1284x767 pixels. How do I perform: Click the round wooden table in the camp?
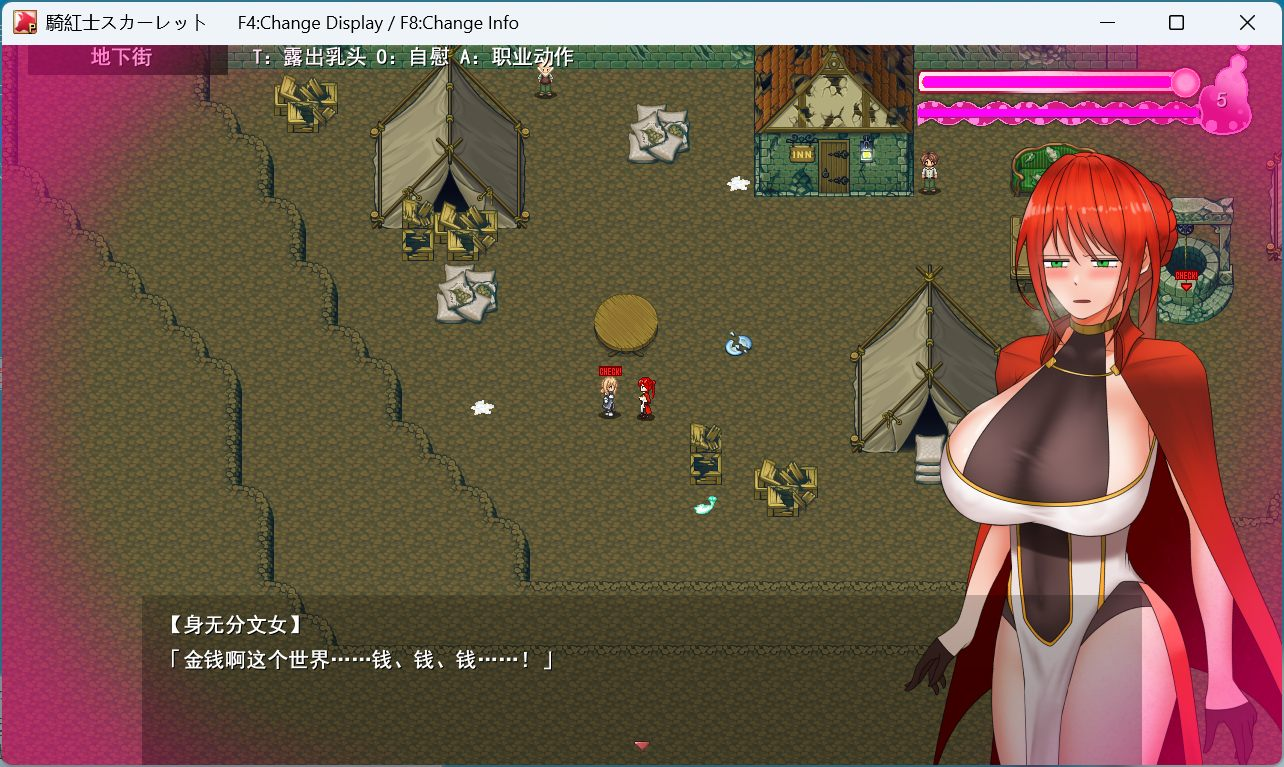(x=627, y=322)
